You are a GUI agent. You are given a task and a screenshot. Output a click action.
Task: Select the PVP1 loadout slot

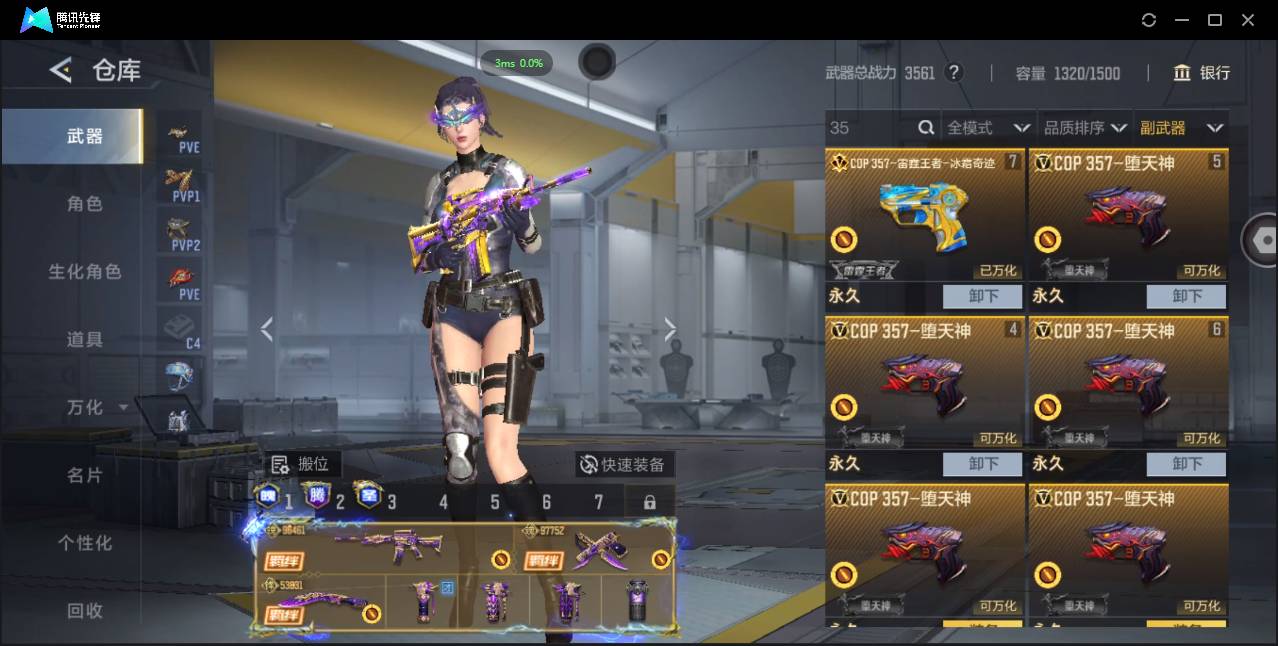click(184, 185)
